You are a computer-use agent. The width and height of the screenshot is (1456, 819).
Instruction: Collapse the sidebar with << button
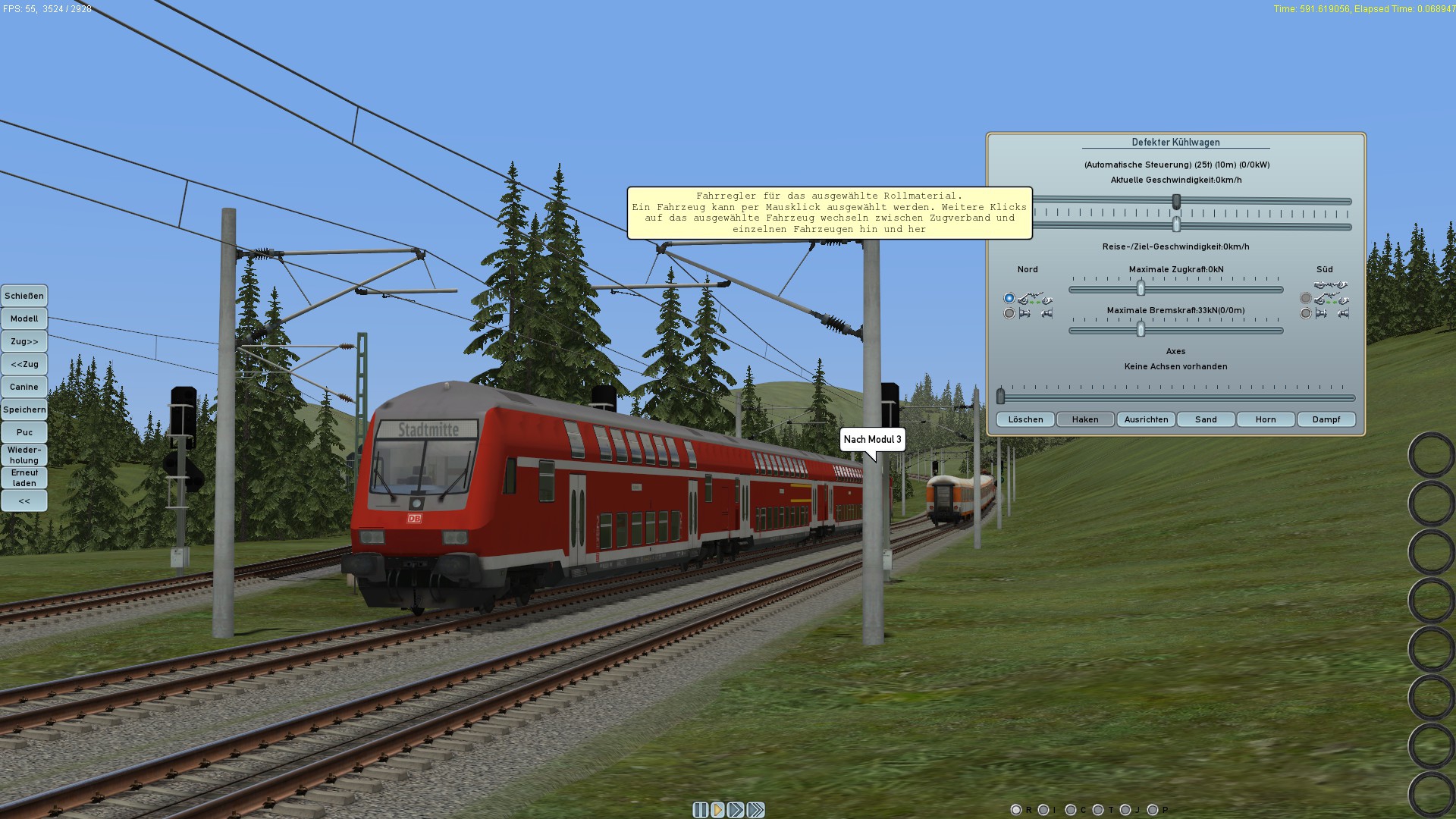[24, 500]
